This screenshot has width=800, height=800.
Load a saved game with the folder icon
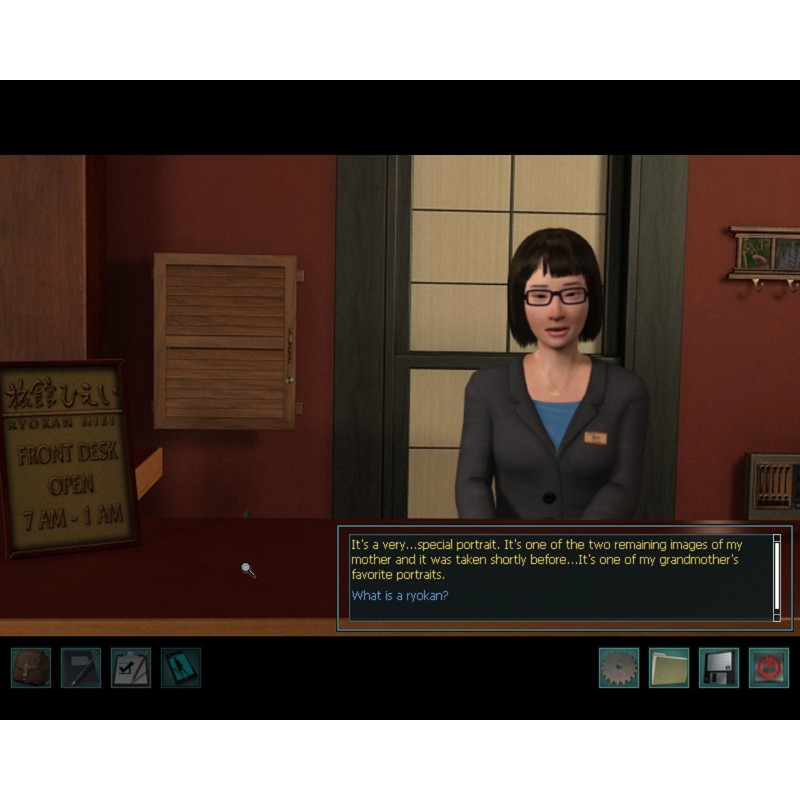tap(669, 667)
